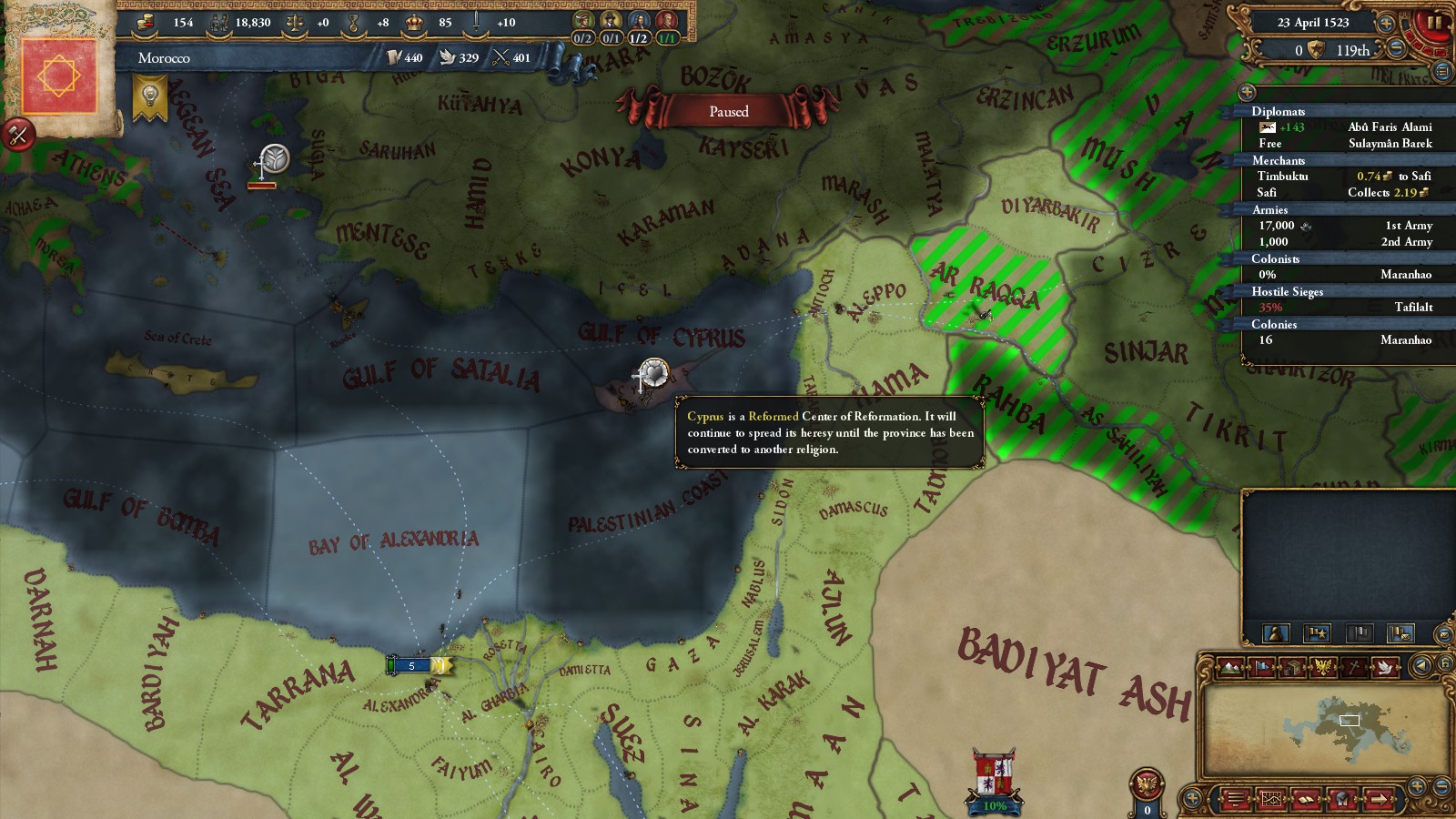The image size is (1456, 819).
Task: Switch to the white dove diplomatic map mode
Action: (x=1385, y=668)
